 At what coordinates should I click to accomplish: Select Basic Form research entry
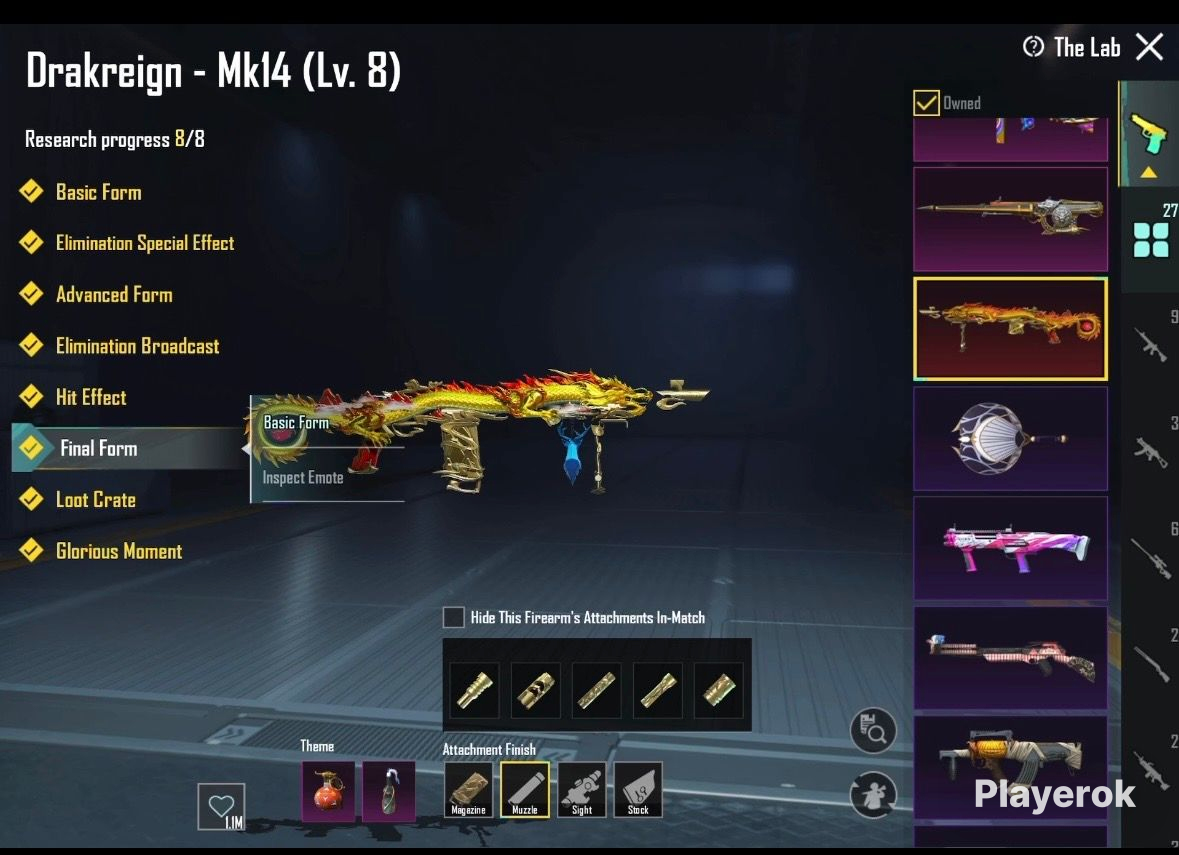(x=98, y=192)
